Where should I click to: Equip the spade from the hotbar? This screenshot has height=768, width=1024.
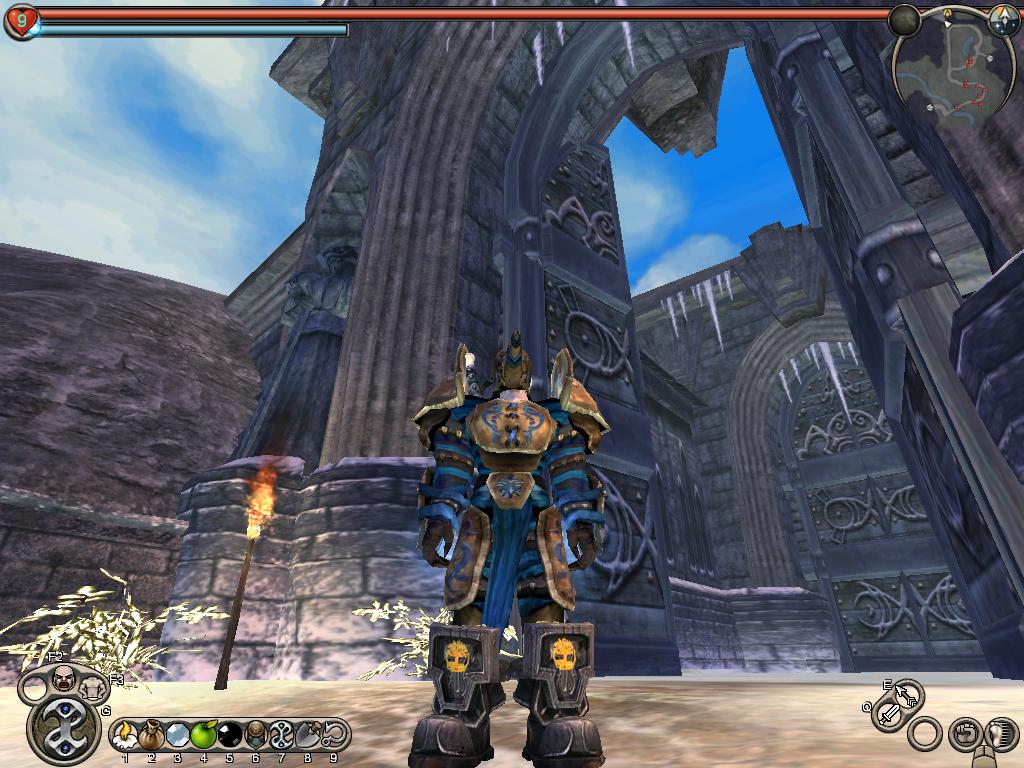coord(308,737)
